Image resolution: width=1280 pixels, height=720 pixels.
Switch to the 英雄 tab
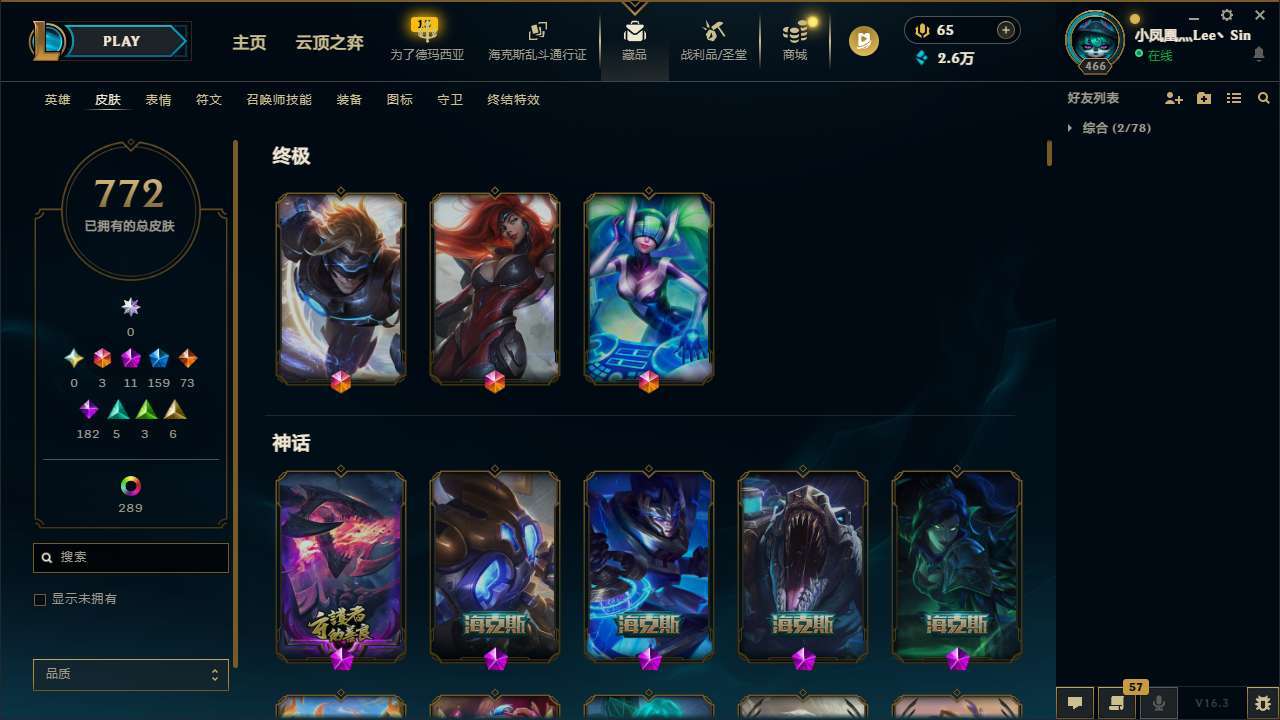click(57, 100)
